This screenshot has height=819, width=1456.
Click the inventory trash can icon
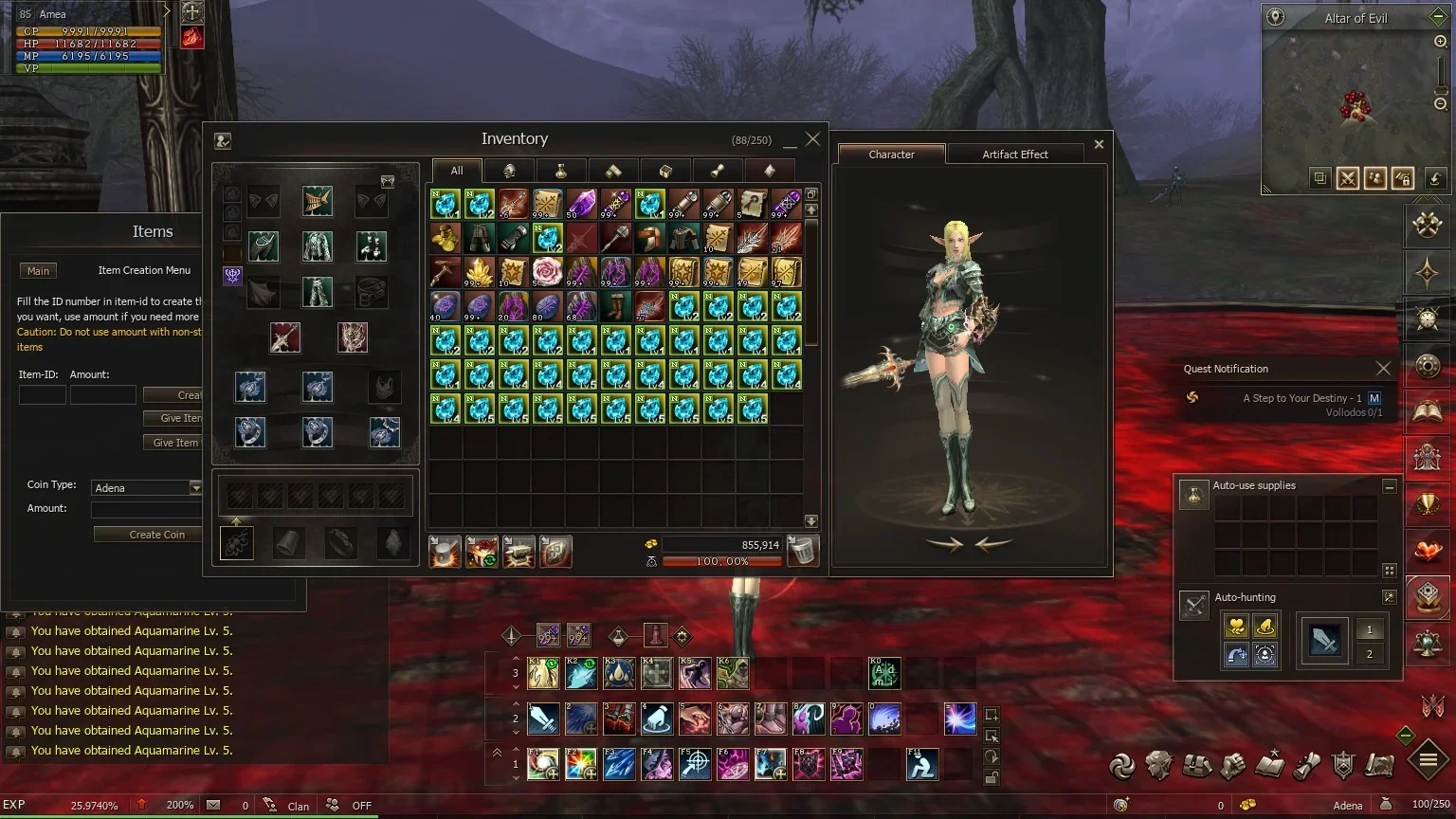803,551
